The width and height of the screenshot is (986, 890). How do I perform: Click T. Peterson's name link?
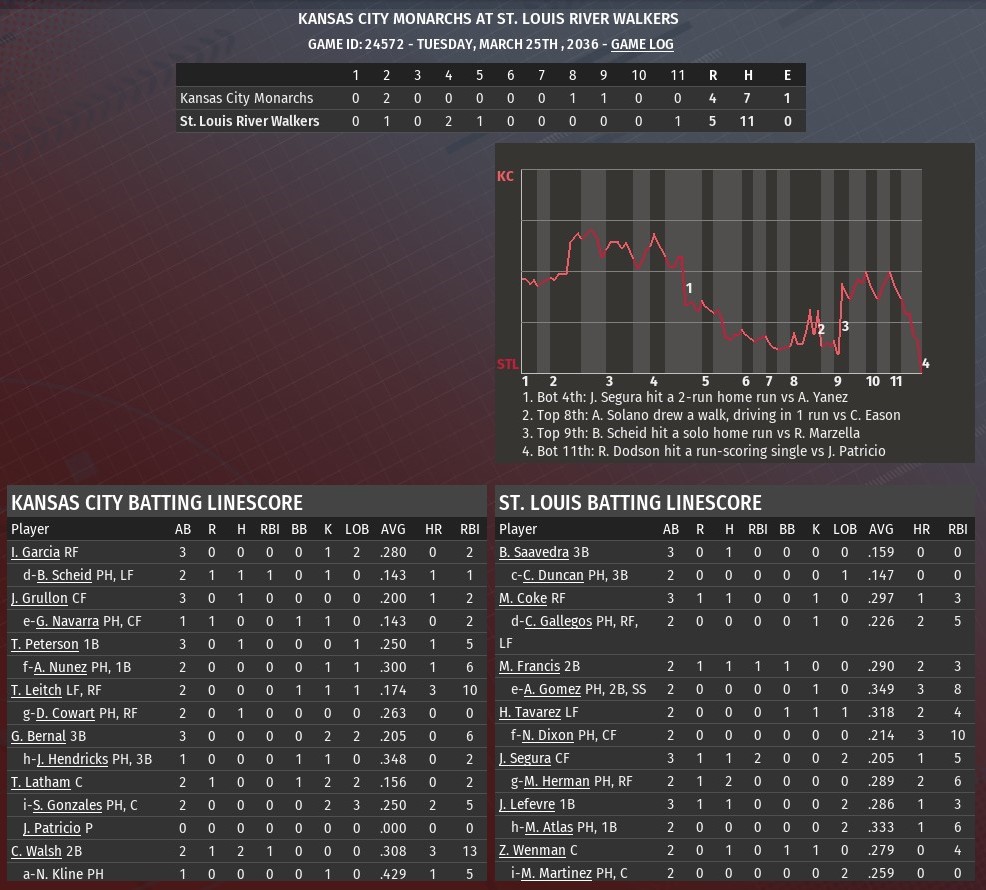pos(44,644)
